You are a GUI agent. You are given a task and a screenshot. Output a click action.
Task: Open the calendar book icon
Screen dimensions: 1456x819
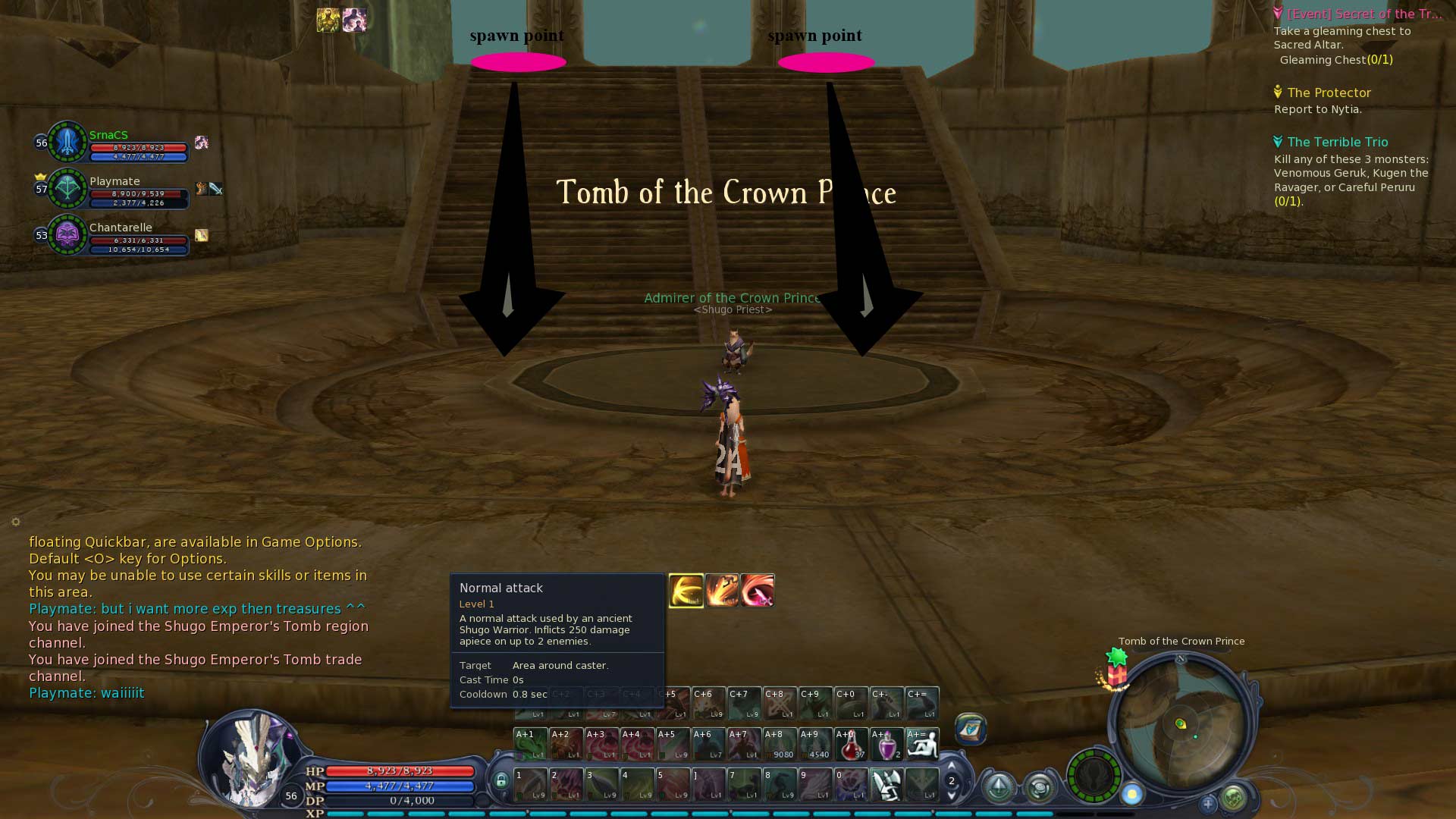pyautogui.click(x=971, y=729)
